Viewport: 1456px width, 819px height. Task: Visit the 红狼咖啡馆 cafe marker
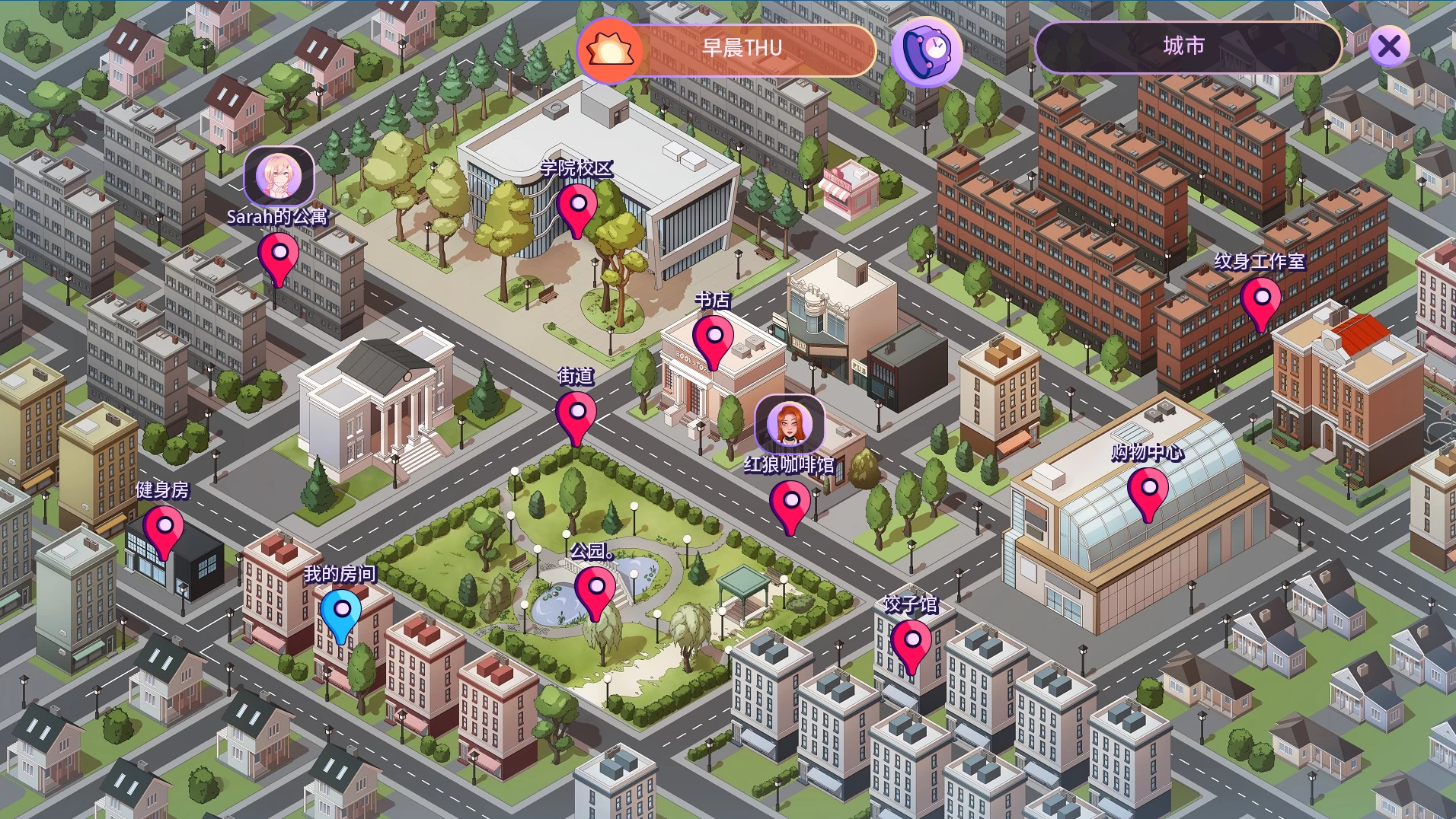point(790,504)
